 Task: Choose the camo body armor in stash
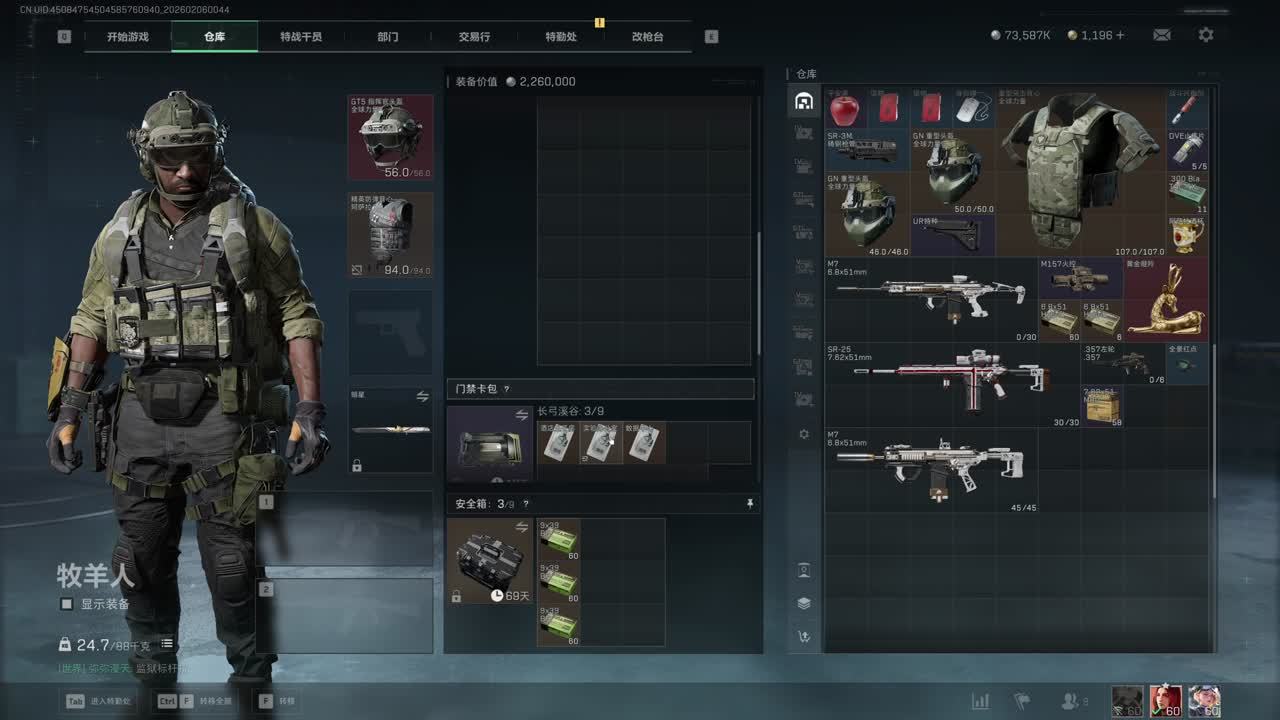click(x=1080, y=170)
